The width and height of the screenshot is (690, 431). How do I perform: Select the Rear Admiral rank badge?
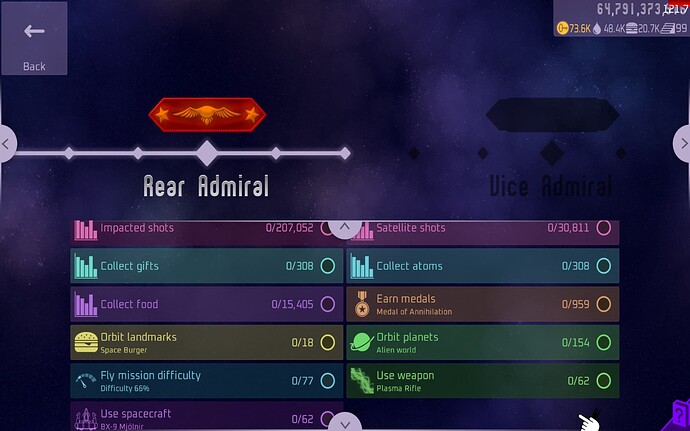[206, 114]
